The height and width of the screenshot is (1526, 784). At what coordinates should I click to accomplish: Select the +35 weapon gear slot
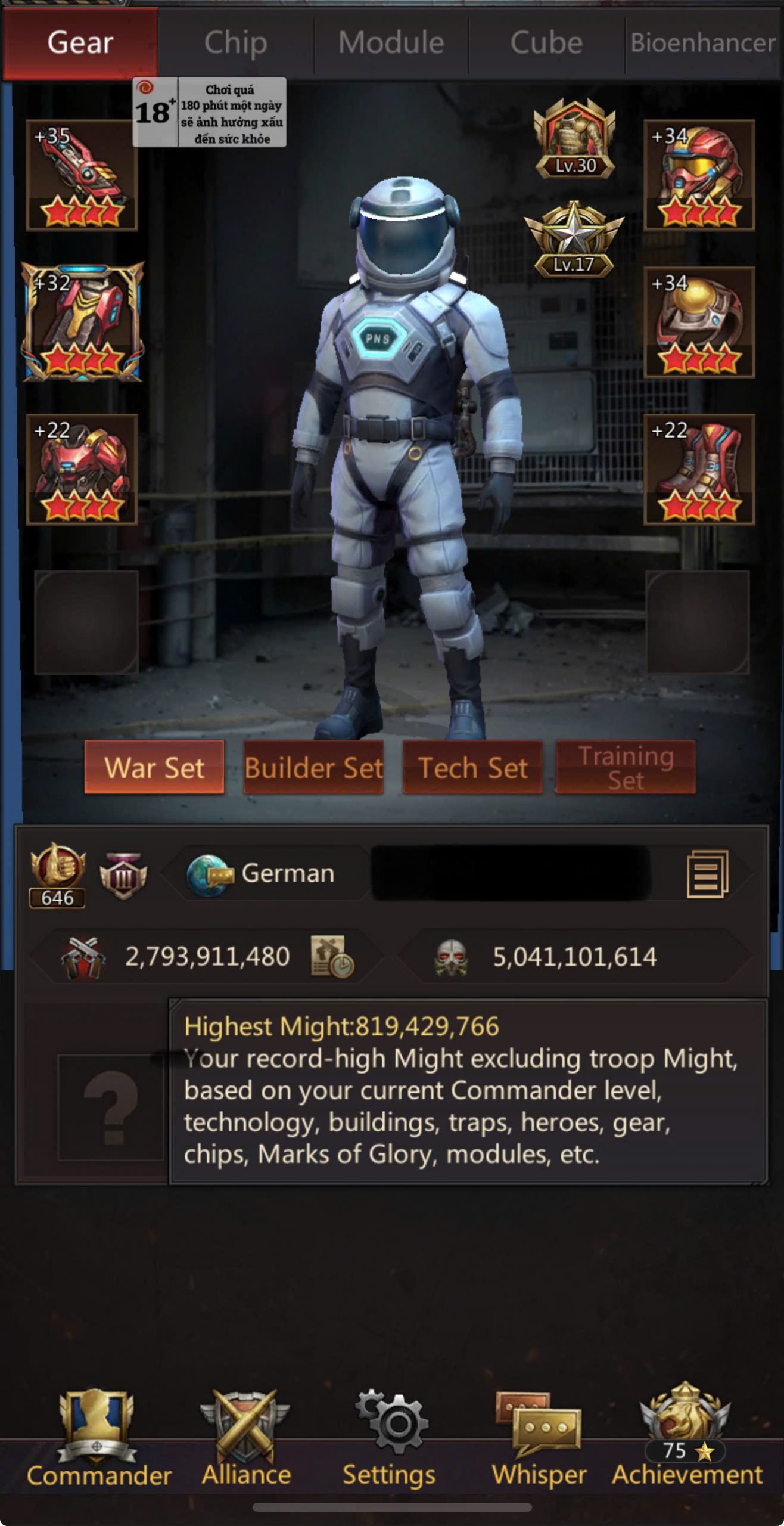[82, 175]
